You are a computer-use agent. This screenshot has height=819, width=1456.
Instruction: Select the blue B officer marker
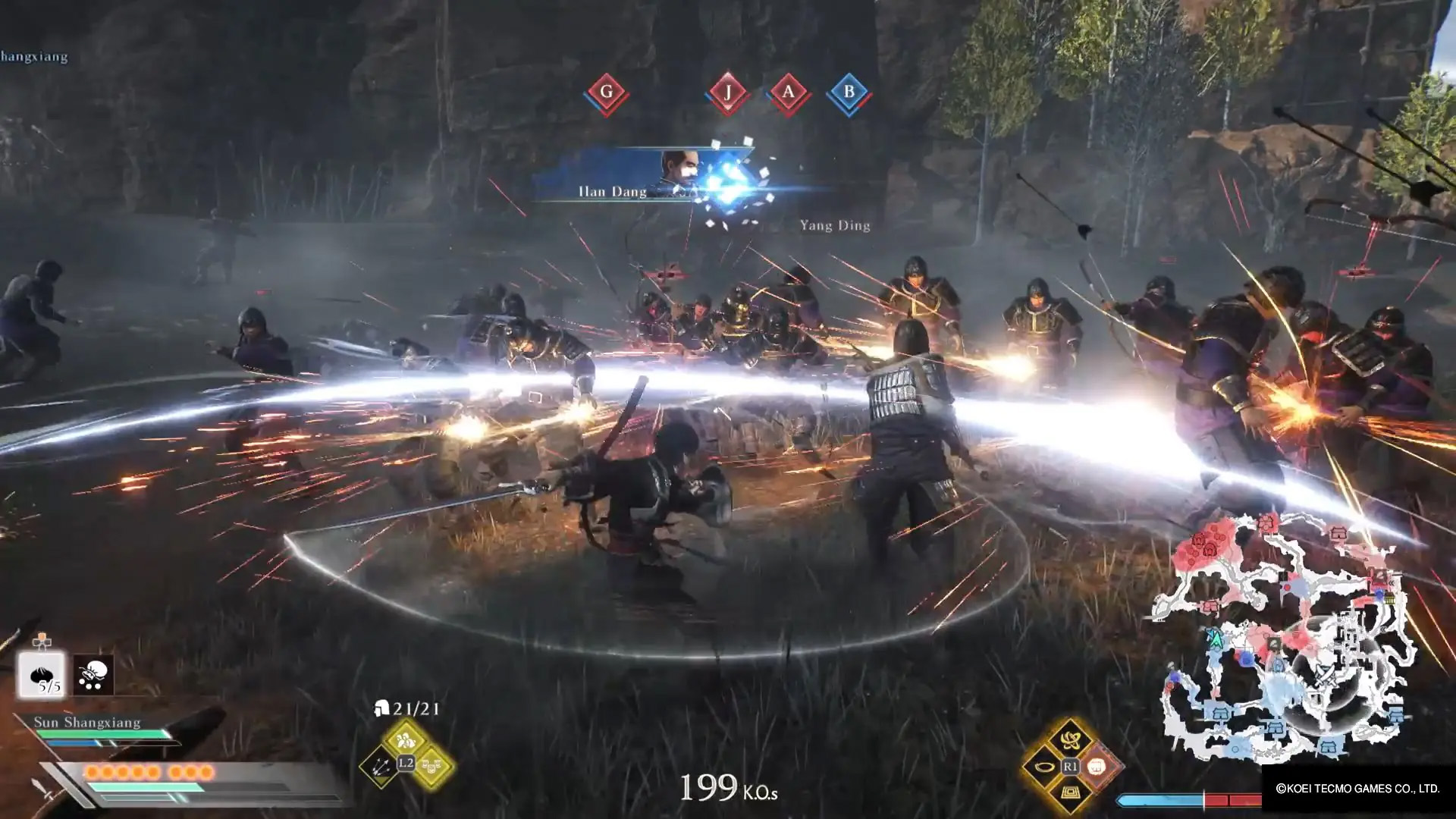(x=849, y=93)
